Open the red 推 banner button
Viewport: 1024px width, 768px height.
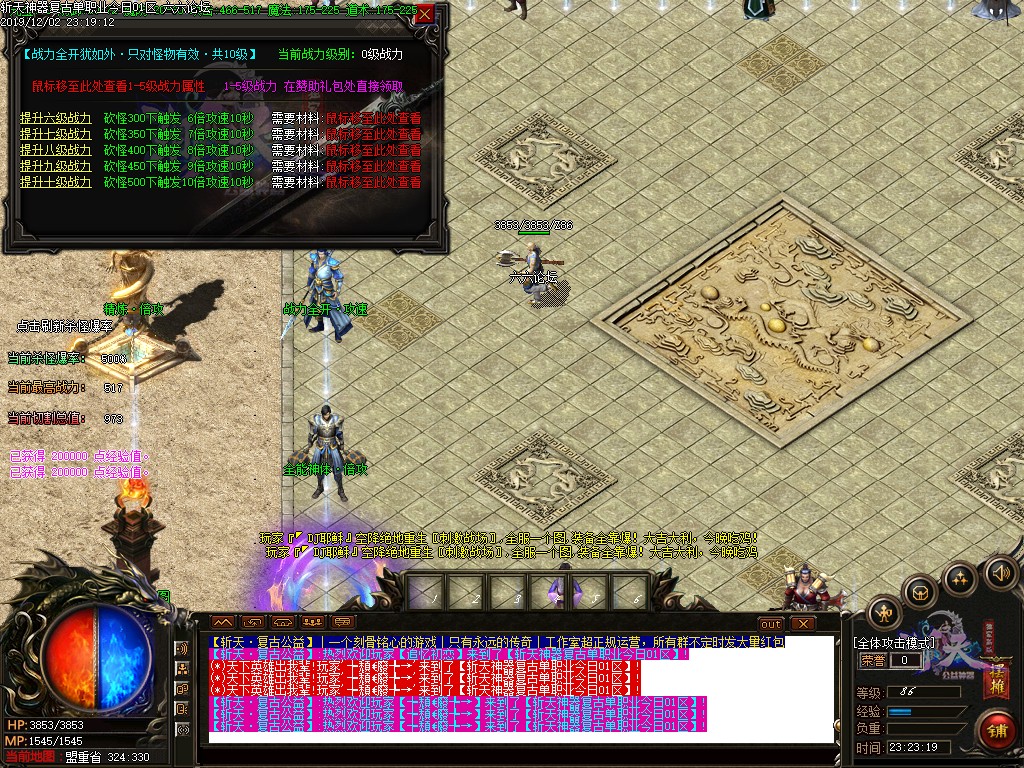coord(996,682)
